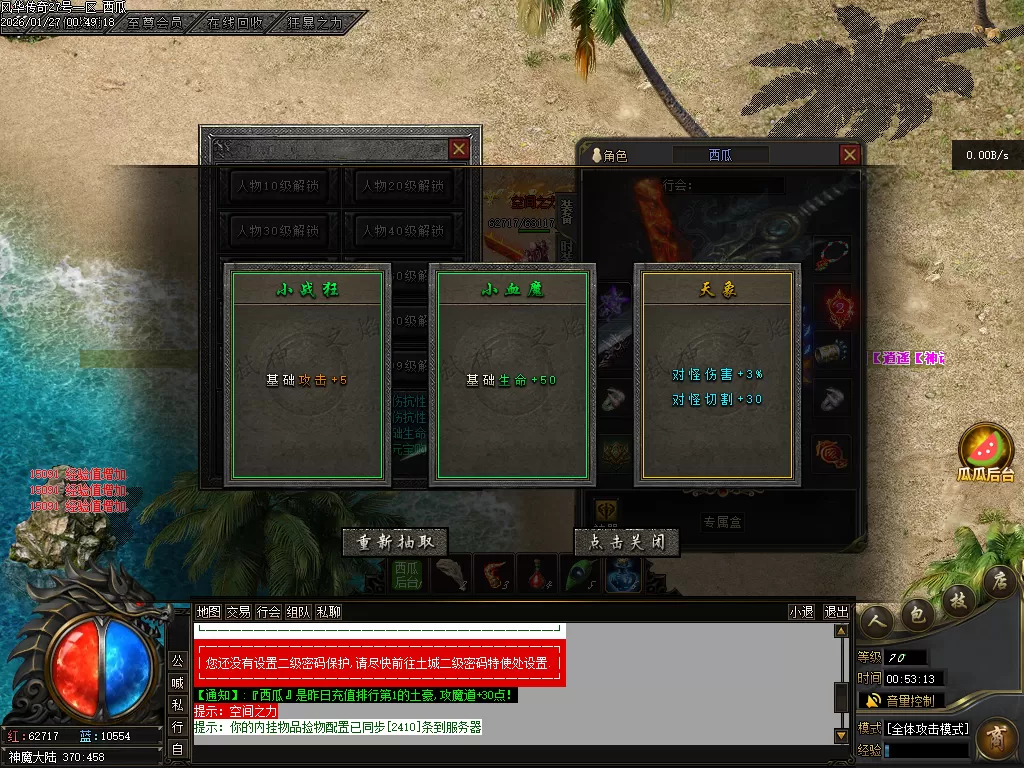Open the 行会 guild tab

point(268,612)
